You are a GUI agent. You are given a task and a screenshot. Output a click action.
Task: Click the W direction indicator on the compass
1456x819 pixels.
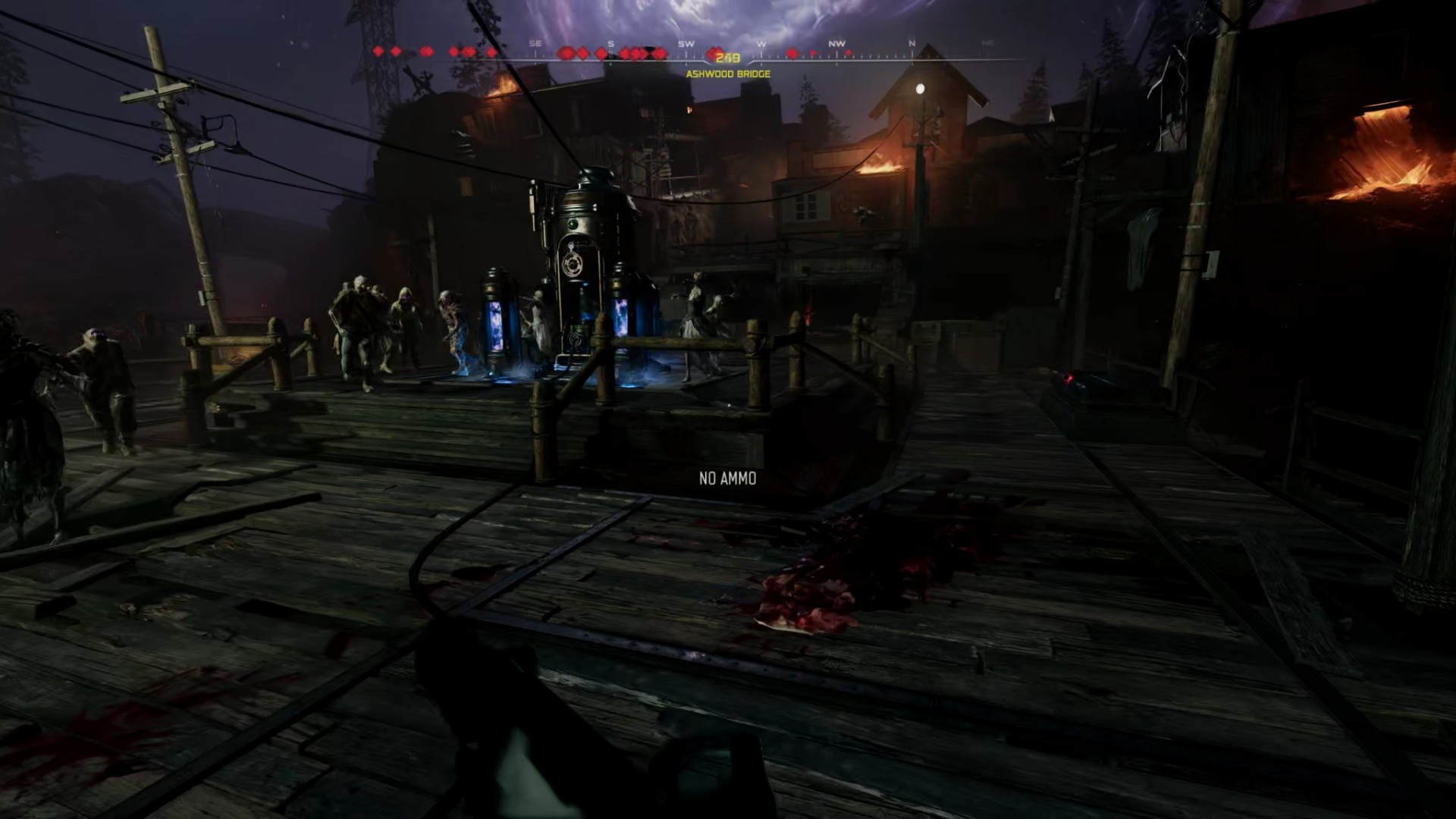761,44
